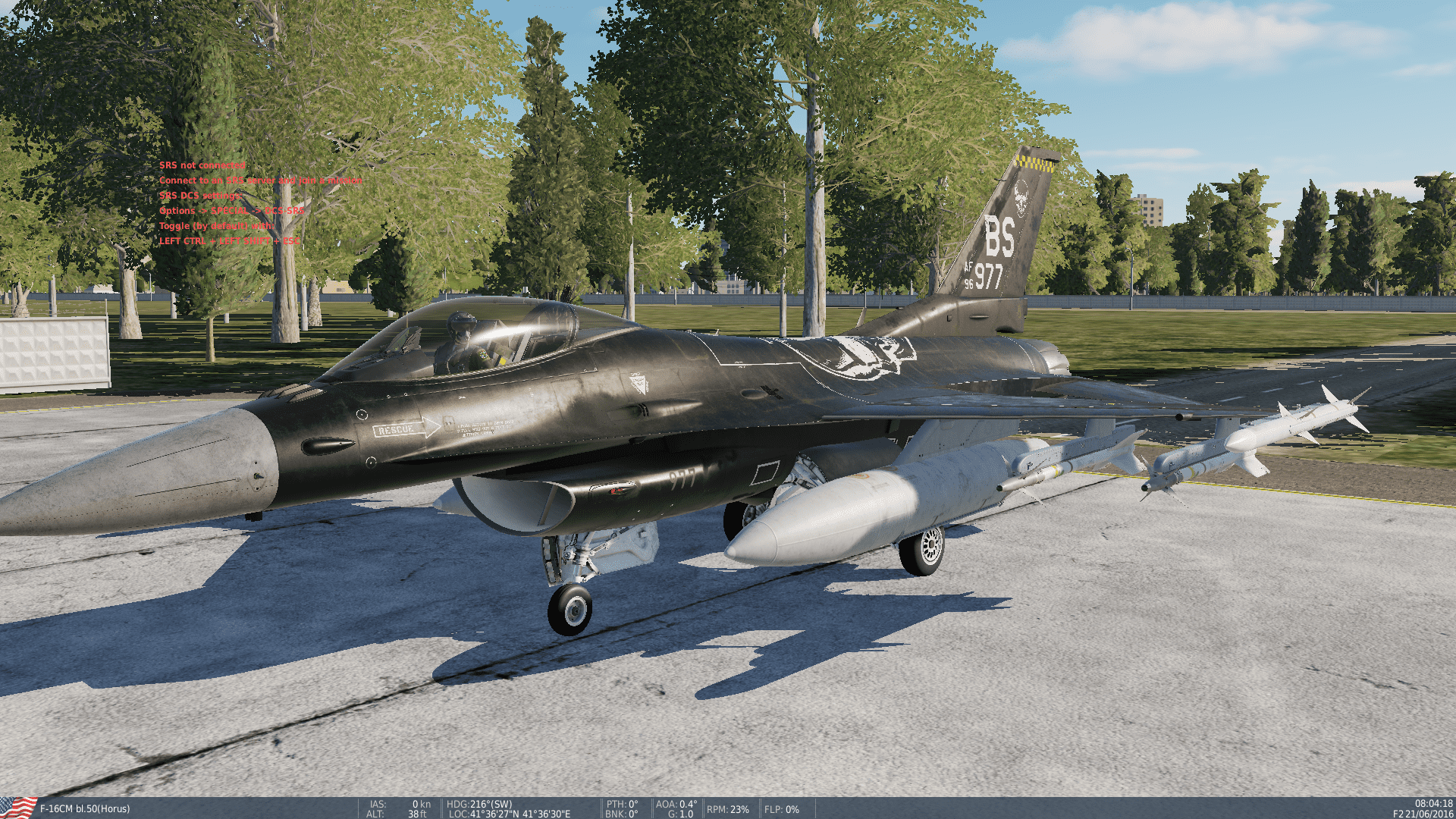Select the RPM 23% indicator
The width and height of the screenshot is (1456, 819).
(x=726, y=808)
